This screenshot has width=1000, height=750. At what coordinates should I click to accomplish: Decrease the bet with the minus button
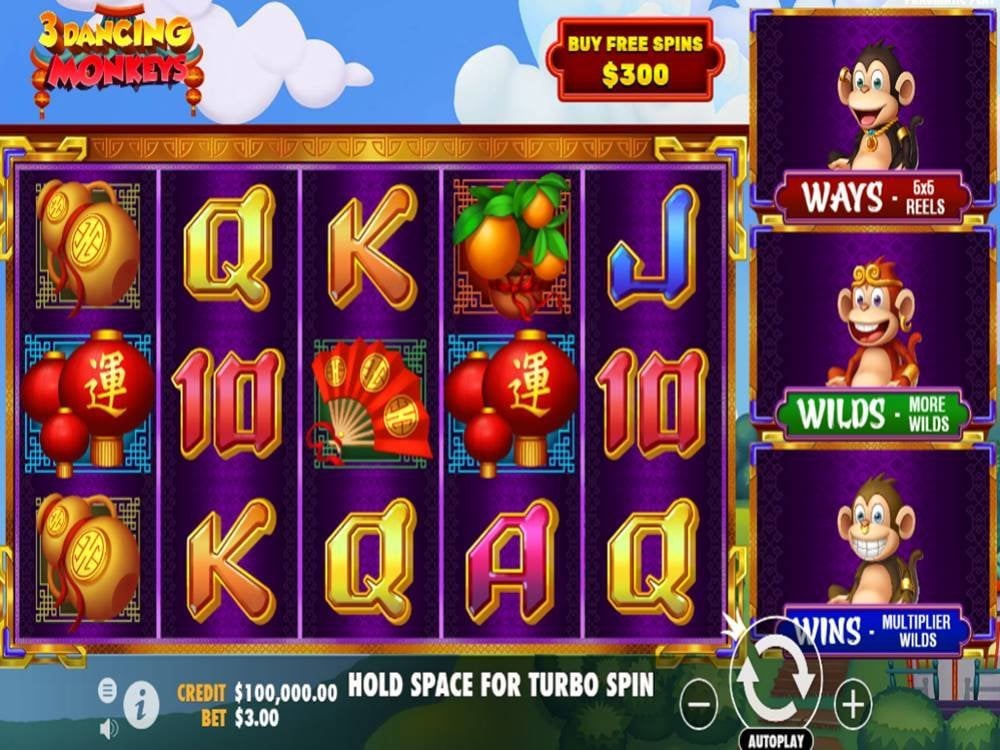tap(699, 706)
